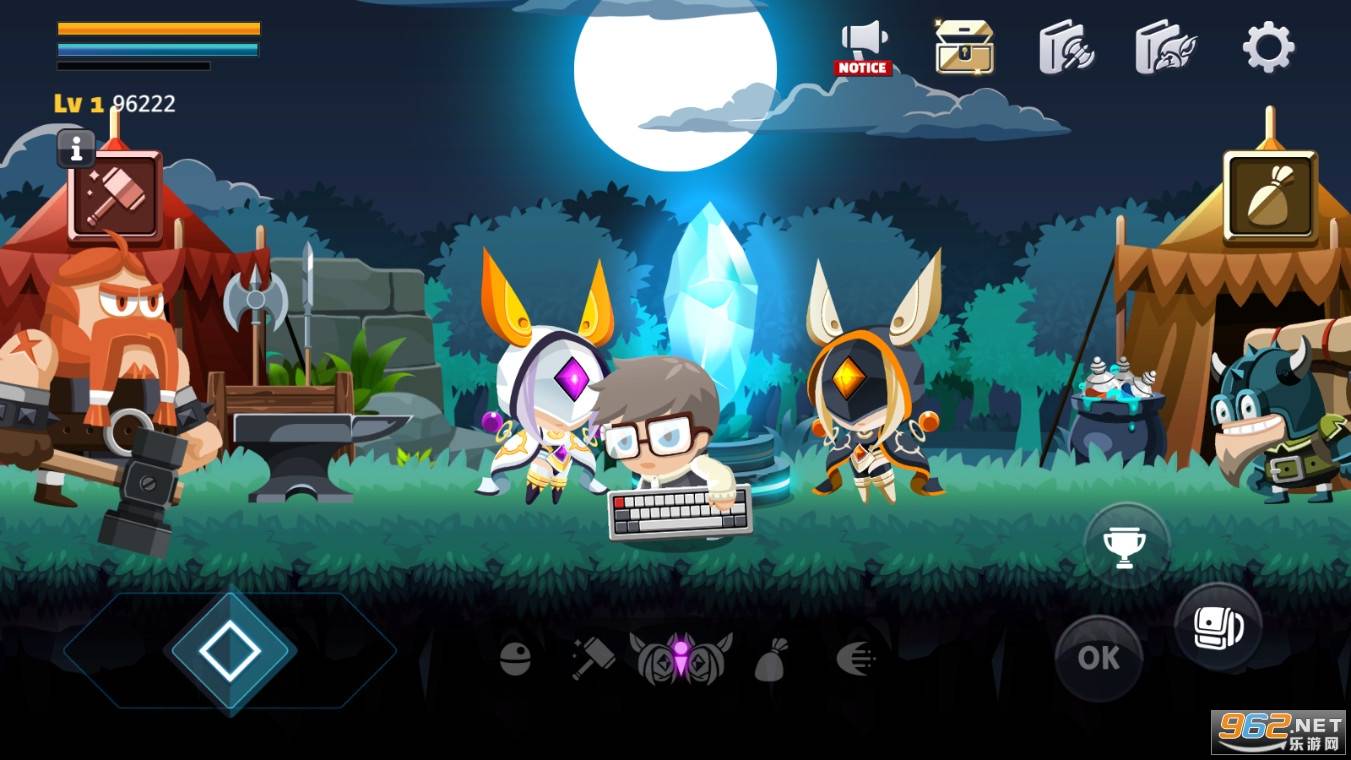The height and width of the screenshot is (760, 1351).
Task: Tap the small info 'i' badge
Action: tap(76, 148)
